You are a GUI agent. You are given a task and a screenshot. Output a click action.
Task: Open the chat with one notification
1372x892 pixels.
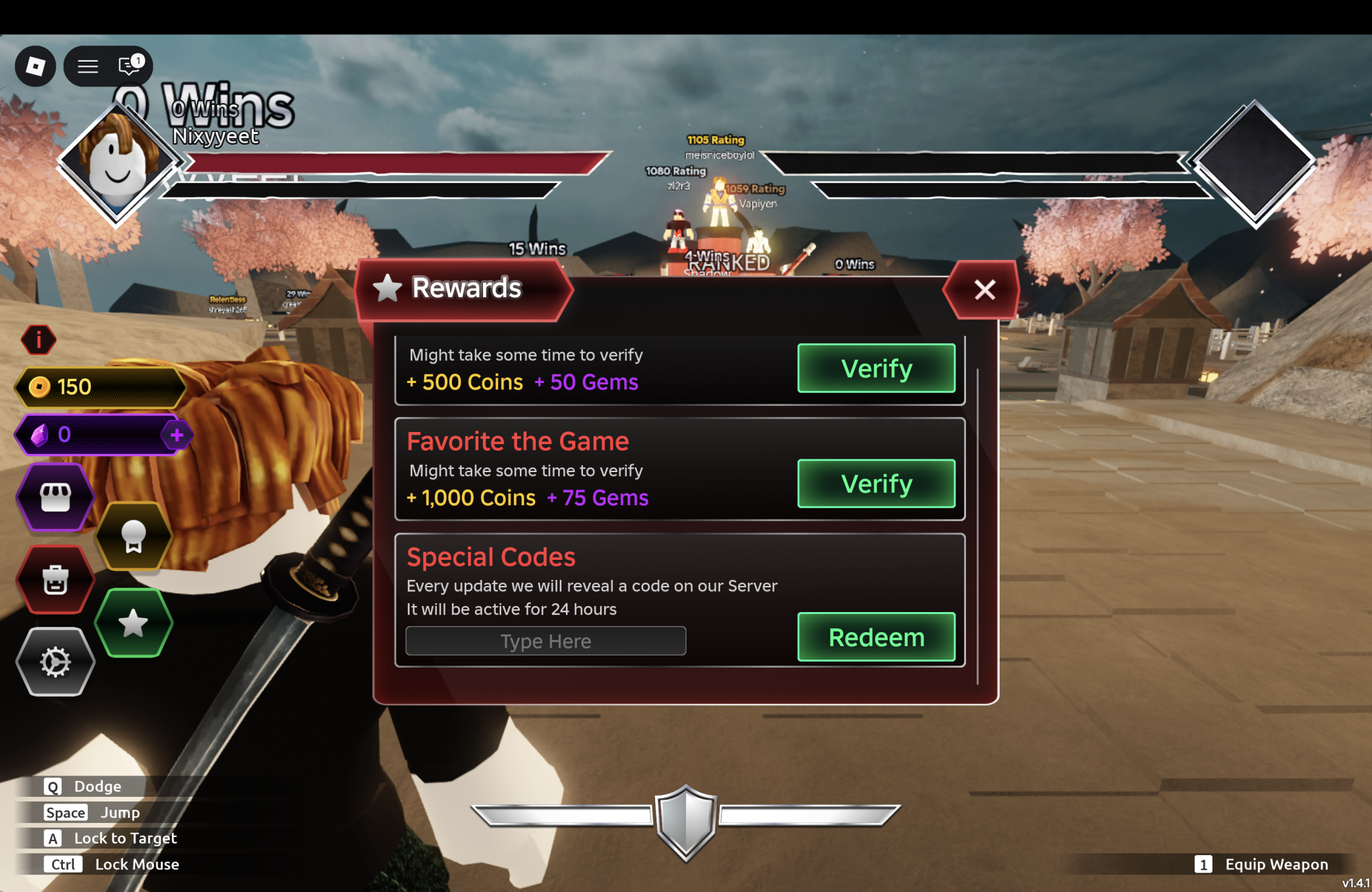click(x=129, y=66)
